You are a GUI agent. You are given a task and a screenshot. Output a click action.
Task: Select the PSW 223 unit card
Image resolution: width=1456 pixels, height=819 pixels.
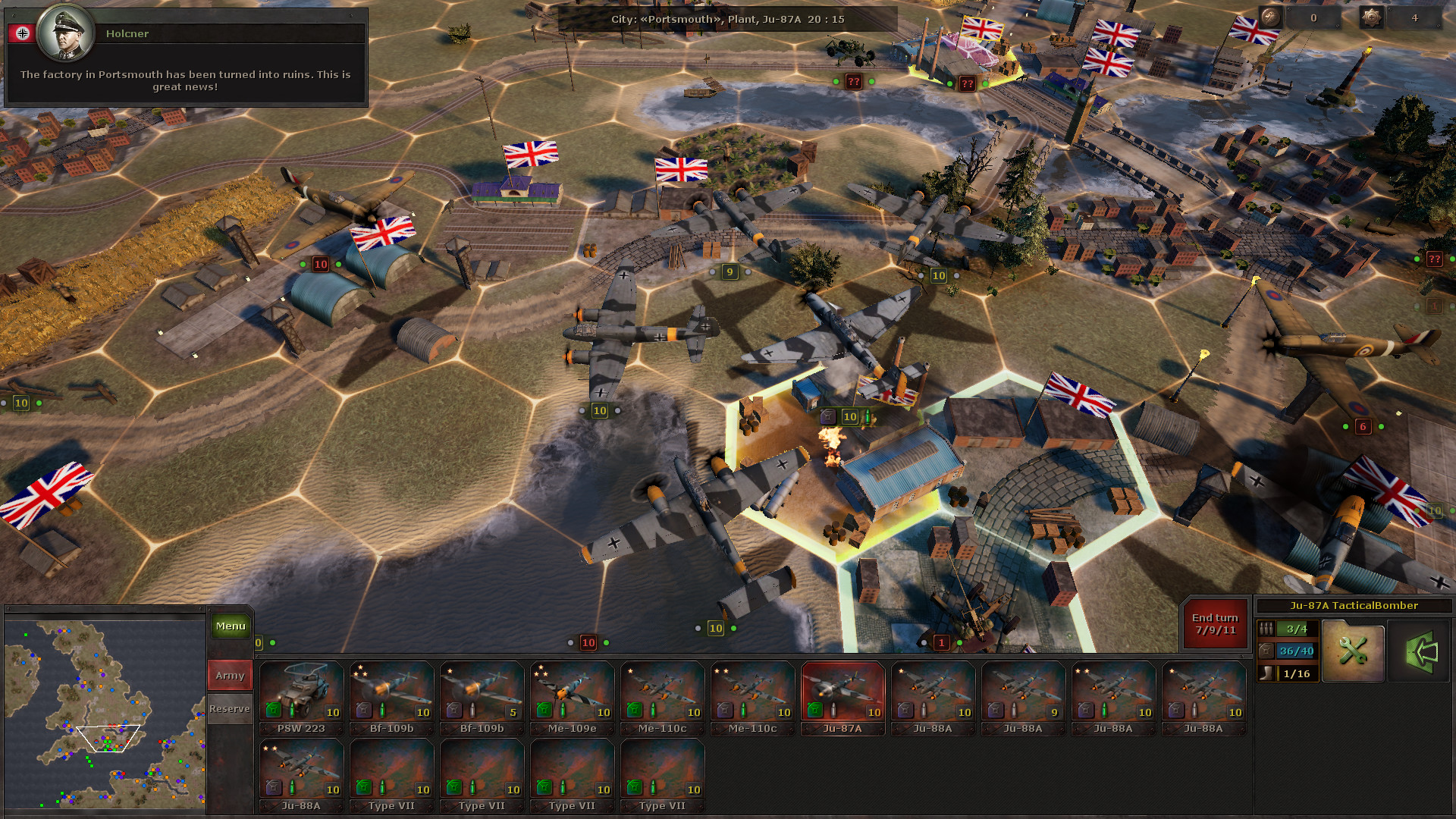300,694
